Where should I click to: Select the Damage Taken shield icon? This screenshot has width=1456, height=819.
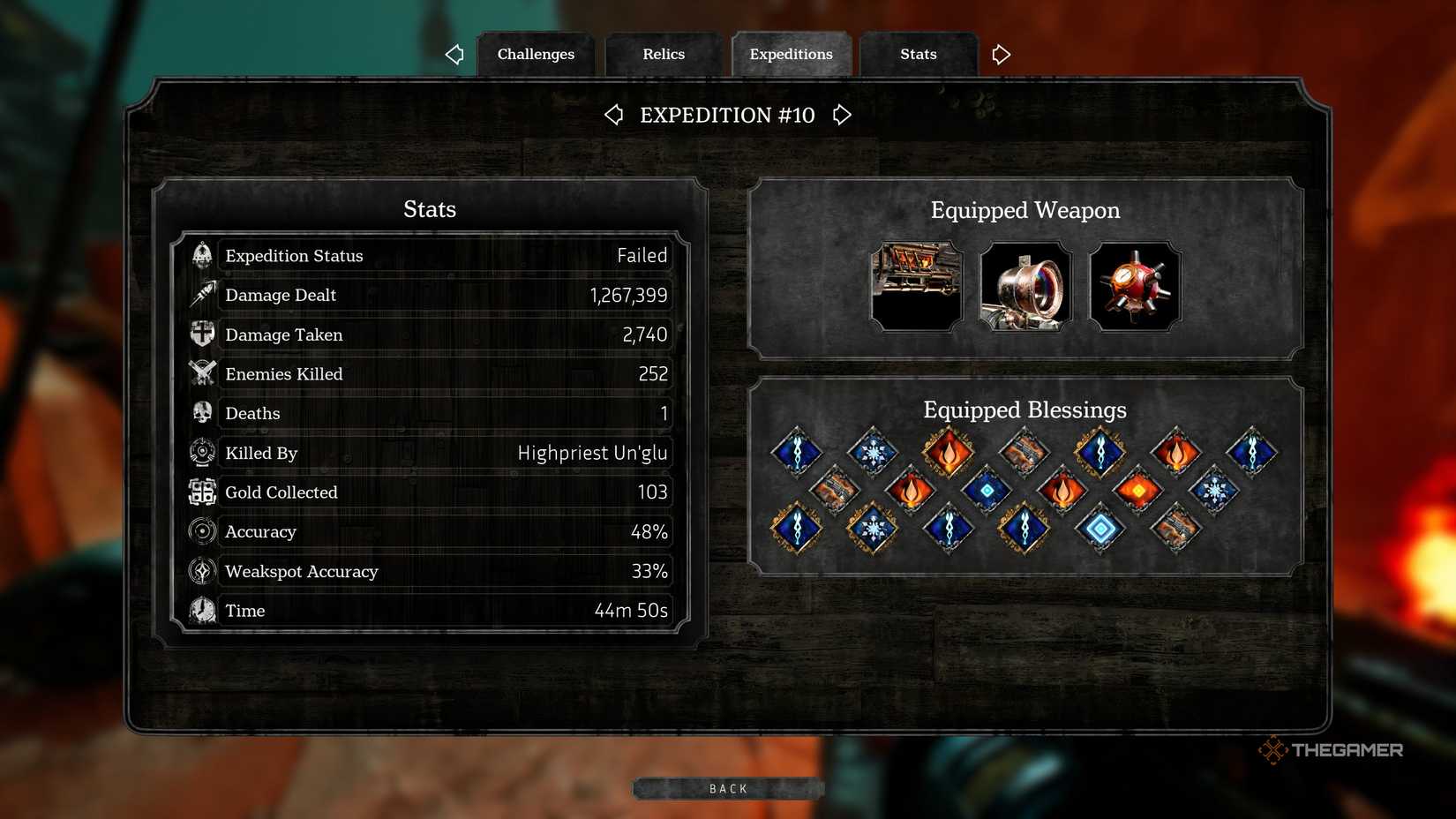pyautogui.click(x=202, y=334)
